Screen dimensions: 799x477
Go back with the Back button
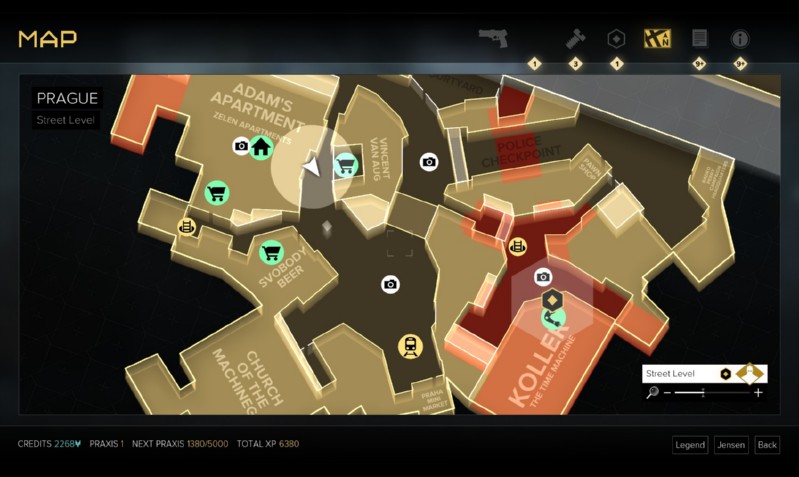click(x=767, y=444)
